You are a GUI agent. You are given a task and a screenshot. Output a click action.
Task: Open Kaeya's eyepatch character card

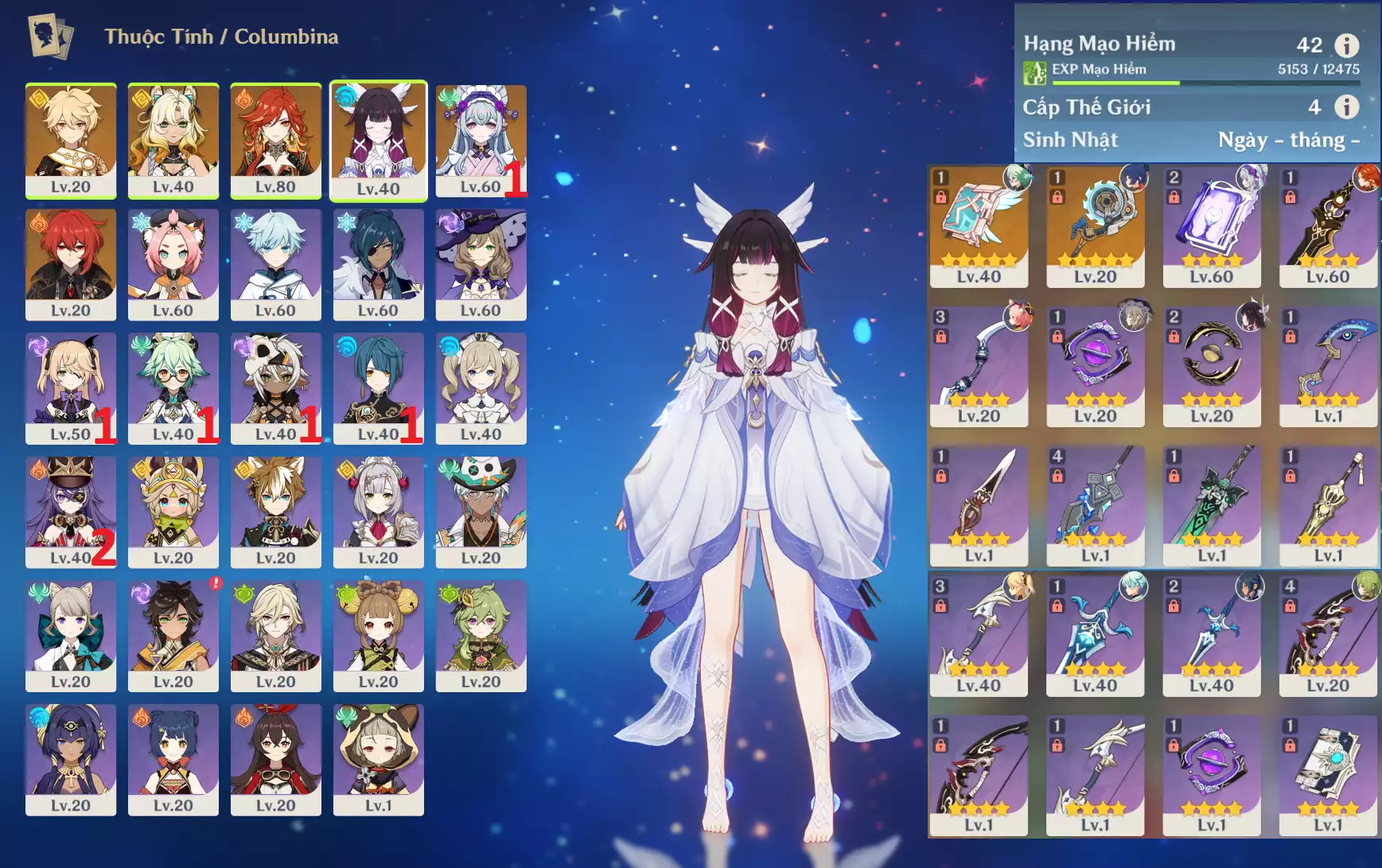pyautogui.click(x=378, y=263)
